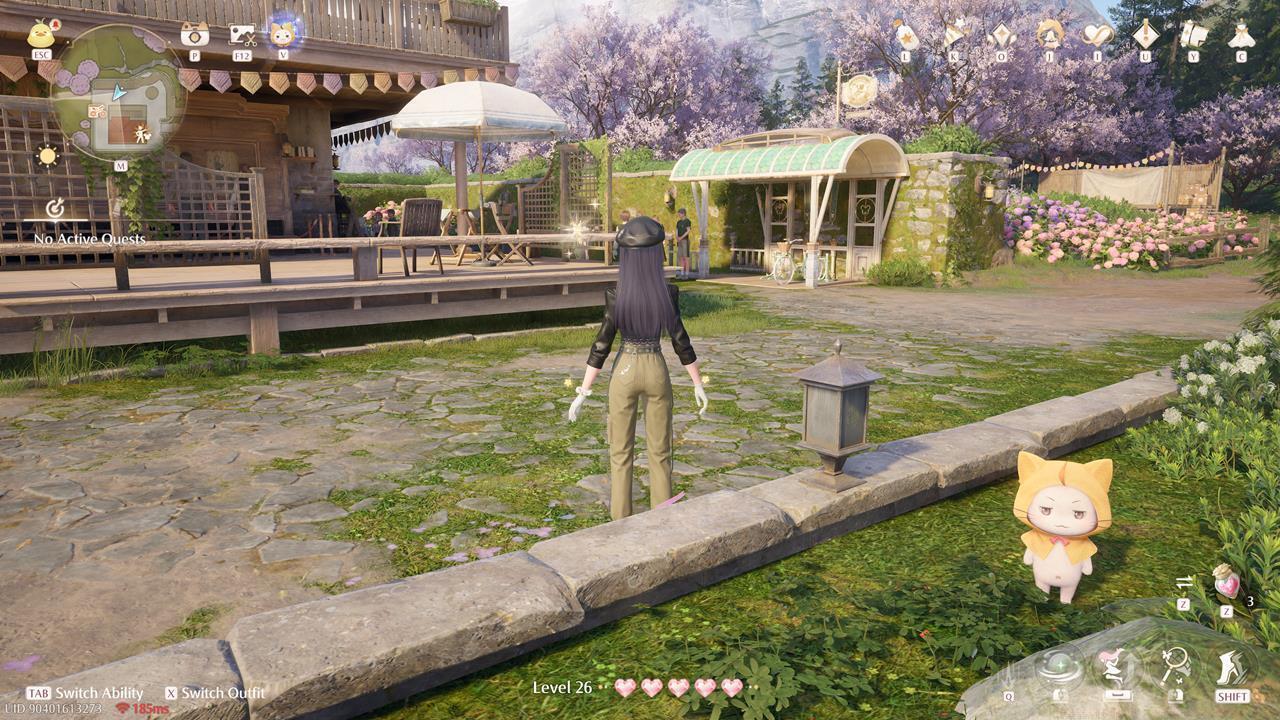Activate the floating grace ability icon
Viewport: 1280px width, 720px height.
tap(1115, 665)
